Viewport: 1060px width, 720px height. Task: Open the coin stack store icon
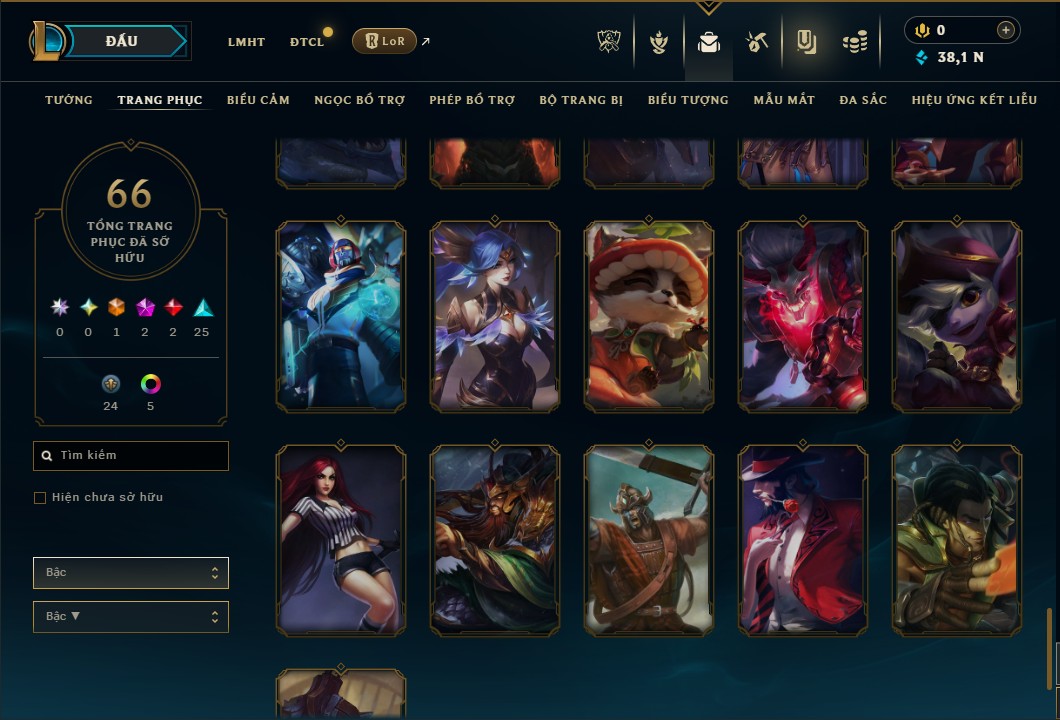click(x=854, y=42)
